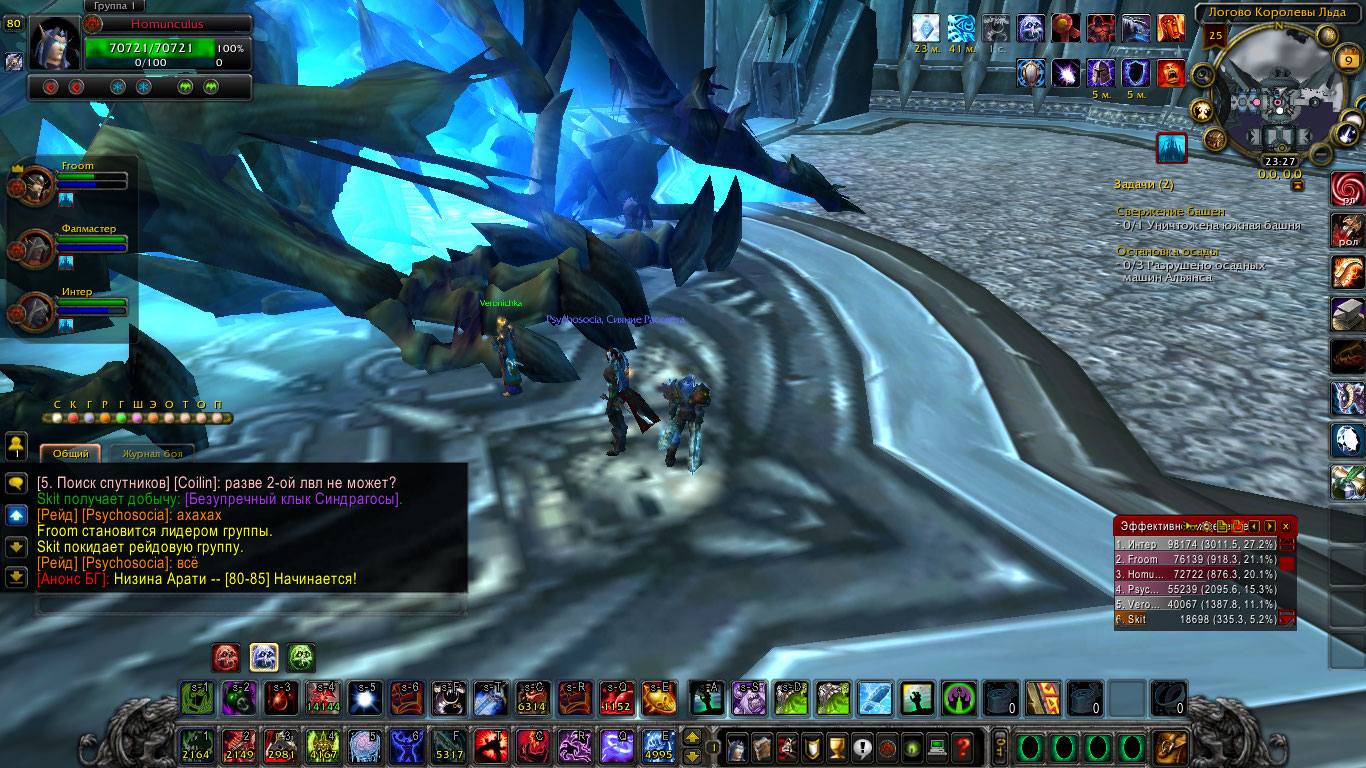This screenshot has width=1366, height=768.
Task: Jump chat to the newest message
Action: click(x=16, y=577)
